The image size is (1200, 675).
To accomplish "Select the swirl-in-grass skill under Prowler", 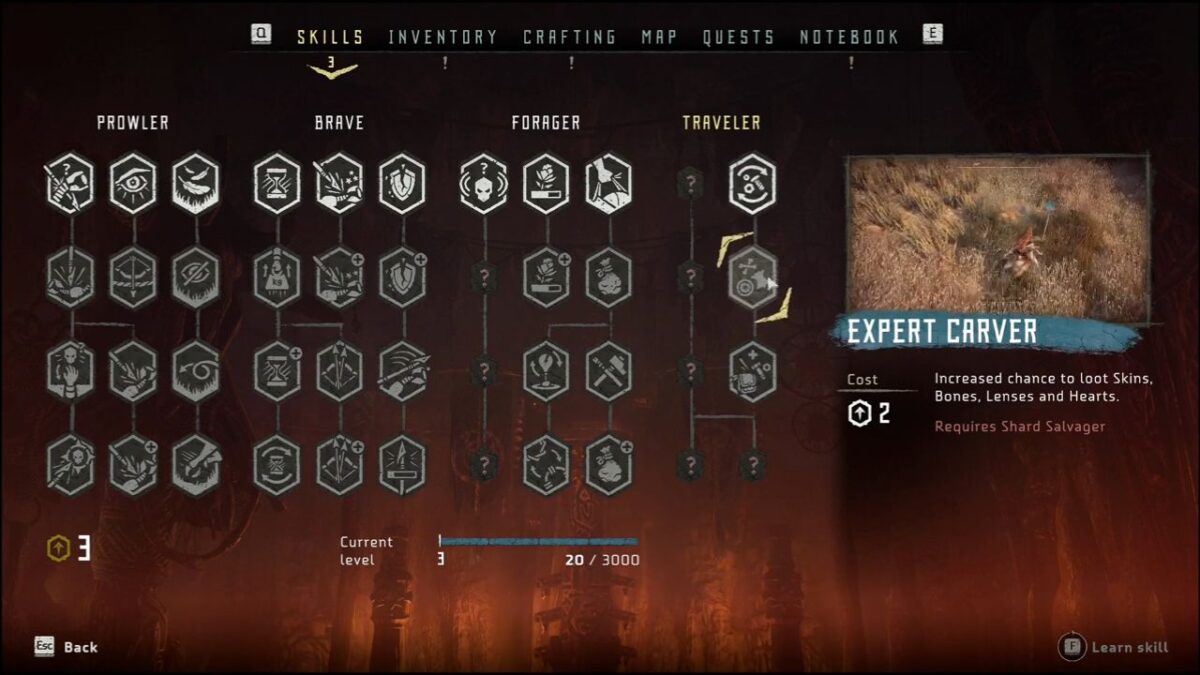I will point(196,371).
